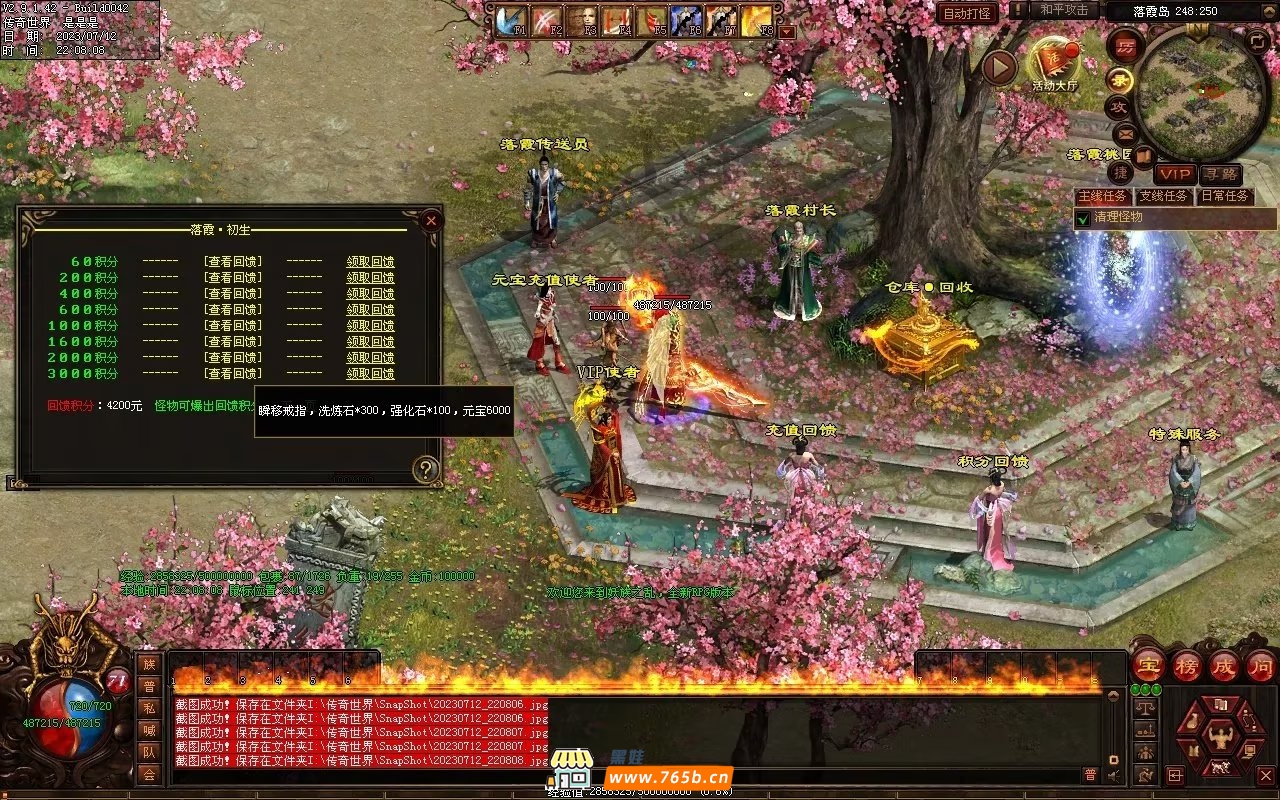Image resolution: width=1280 pixels, height=800 pixels.
Task: View feedback for the 1000 积分 tier
Action: pyautogui.click(x=233, y=326)
